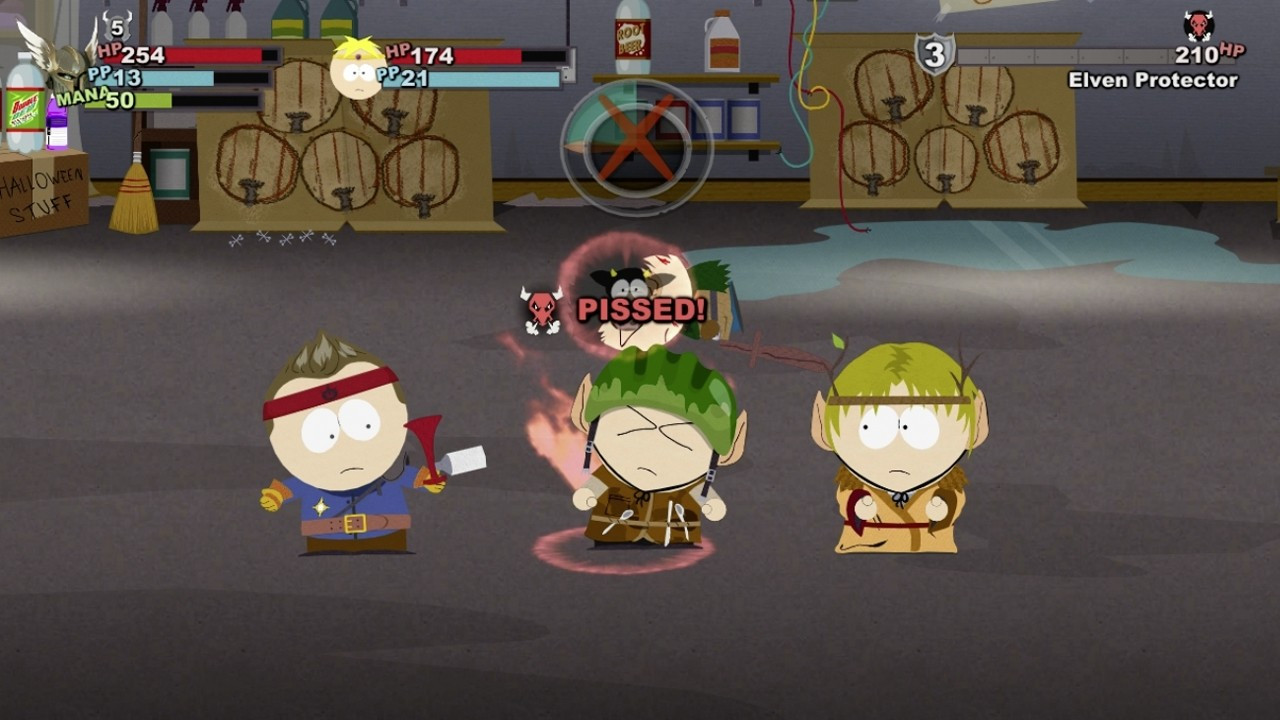The width and height of the screenshot is (1280, 720).
Task: Click the Pissed status skull icon
Action: click(541, 309)
